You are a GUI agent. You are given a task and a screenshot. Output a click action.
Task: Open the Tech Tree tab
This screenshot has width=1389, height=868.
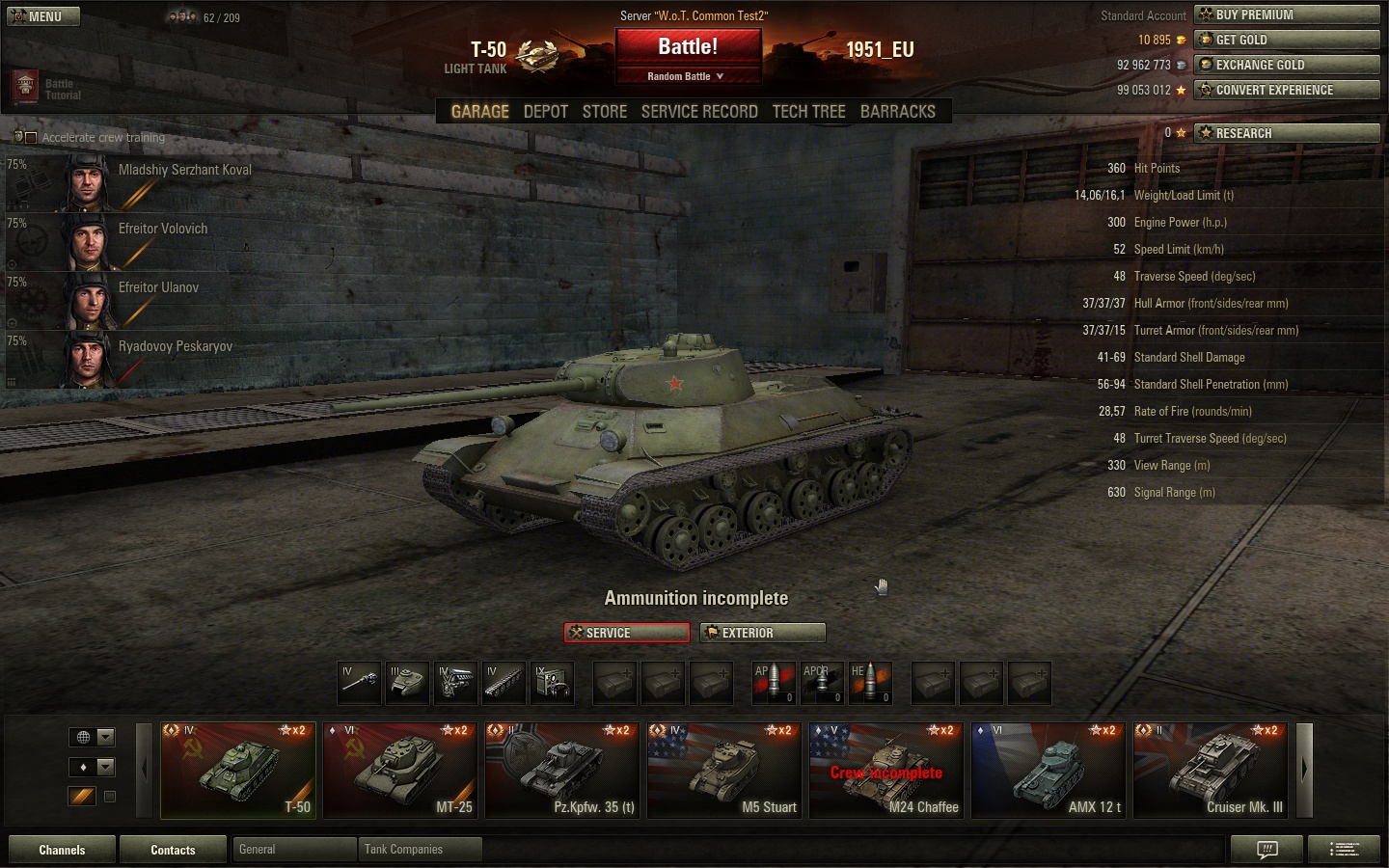coord(808,112)
